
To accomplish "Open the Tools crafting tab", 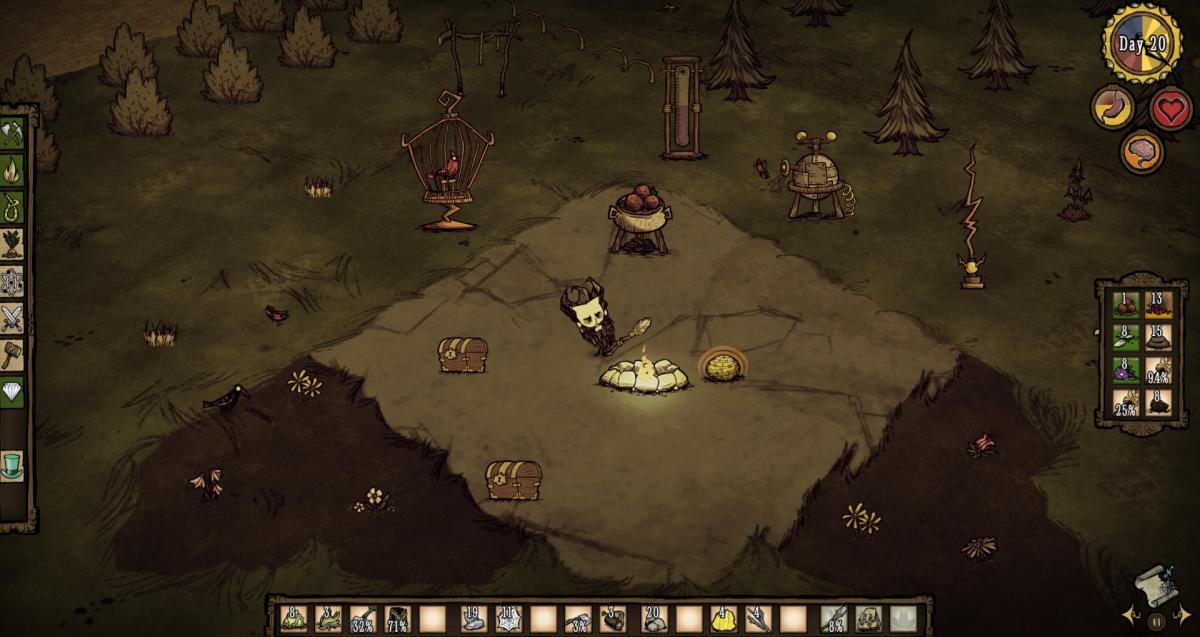I will tap(12, 133).
